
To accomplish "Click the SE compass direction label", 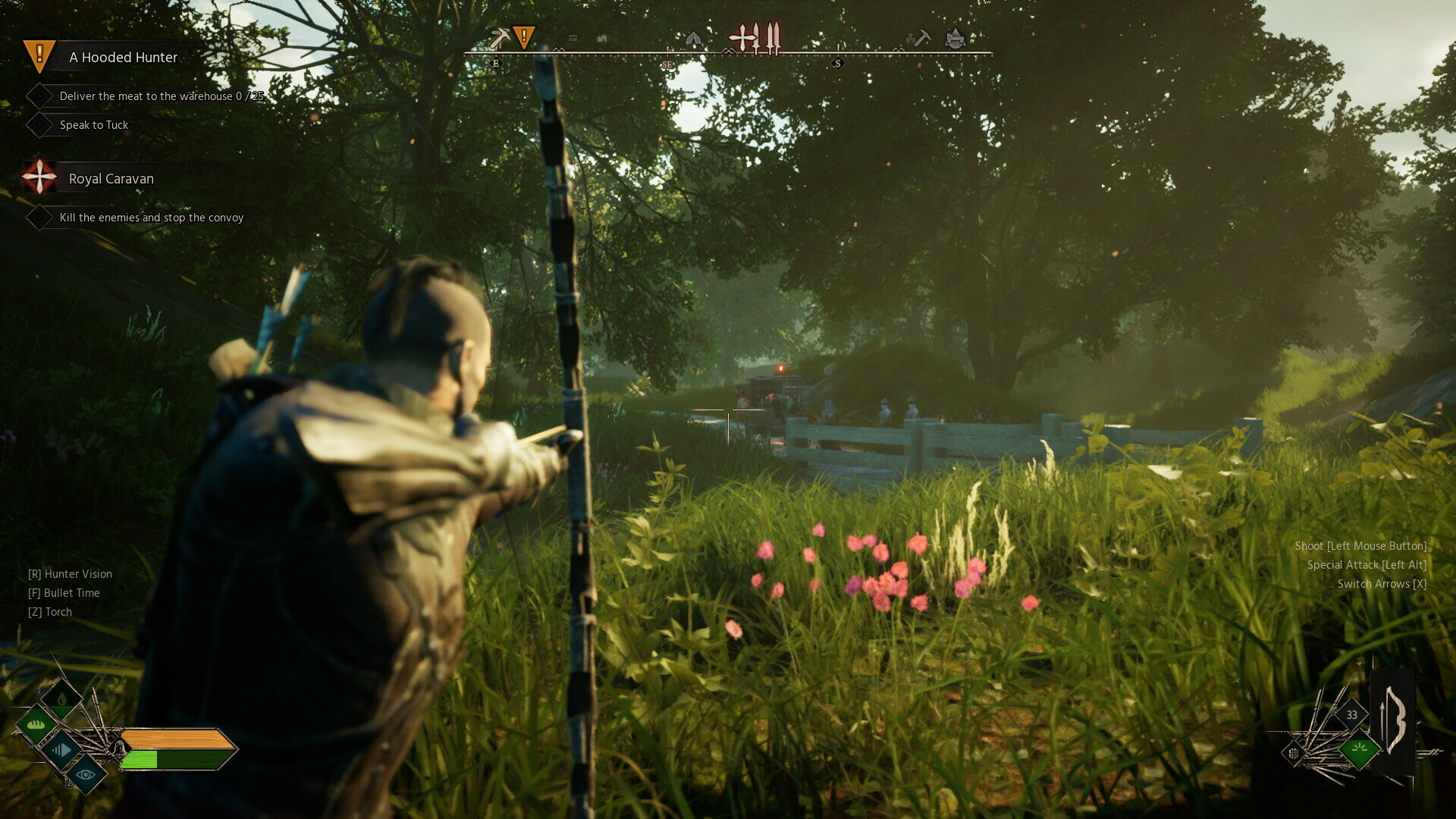I will 667,65.
